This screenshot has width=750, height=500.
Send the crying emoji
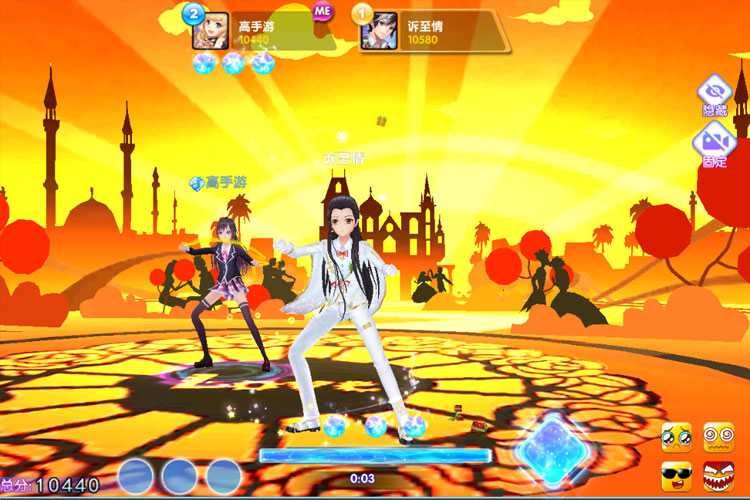click(677, 436)
